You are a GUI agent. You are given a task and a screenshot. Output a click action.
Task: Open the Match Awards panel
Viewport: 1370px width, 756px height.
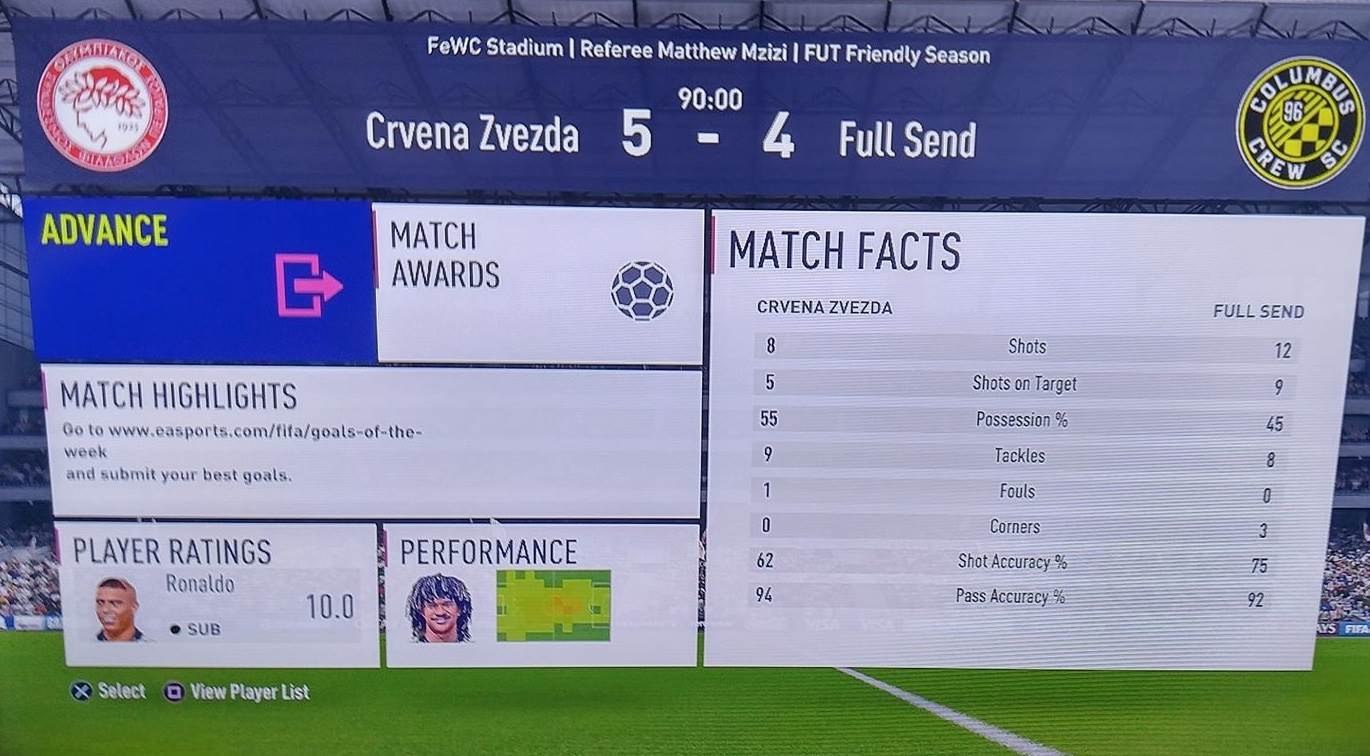click(538, 284)
